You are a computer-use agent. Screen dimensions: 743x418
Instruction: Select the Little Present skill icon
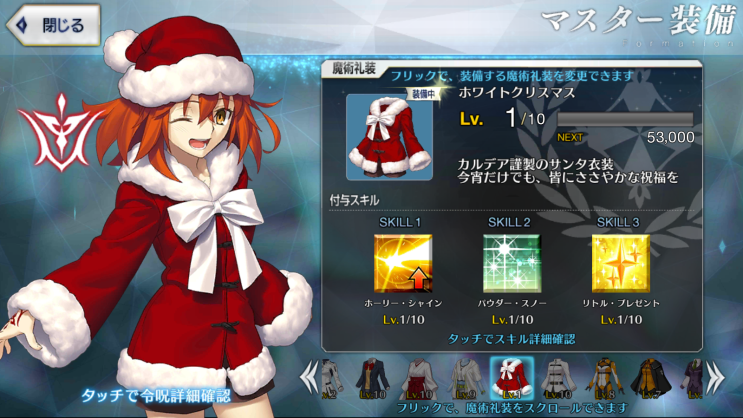(620, 264)
